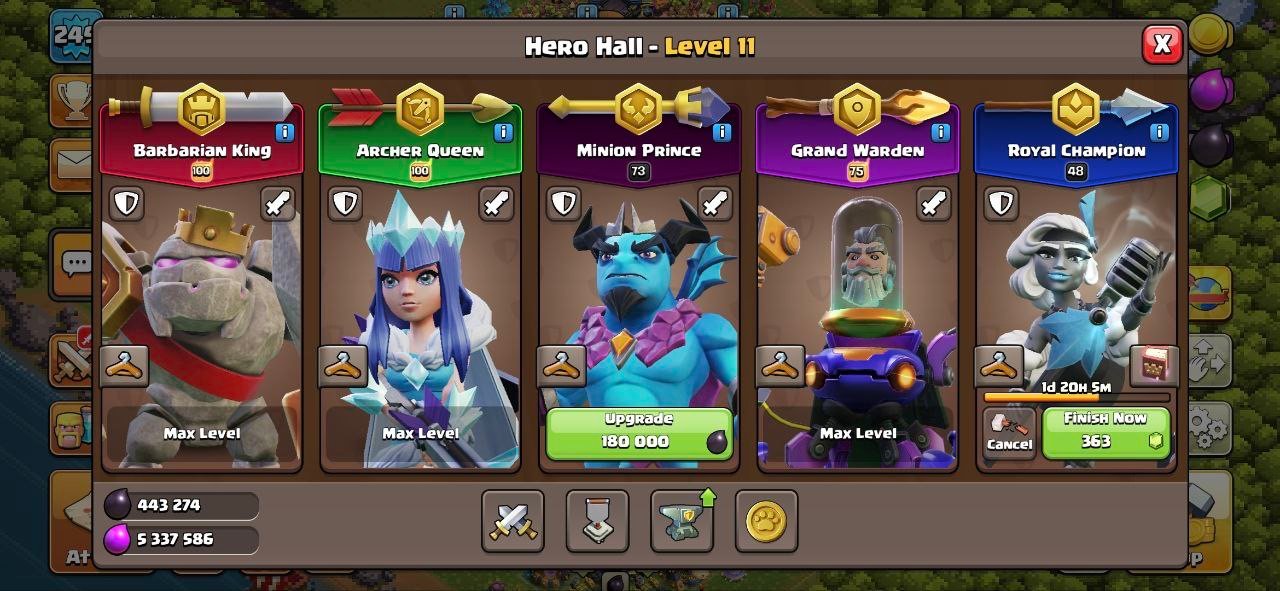Use the book on Royal Champion upgrade
The height and width of the screenshot is (591, 1280).
point(1153,366)
